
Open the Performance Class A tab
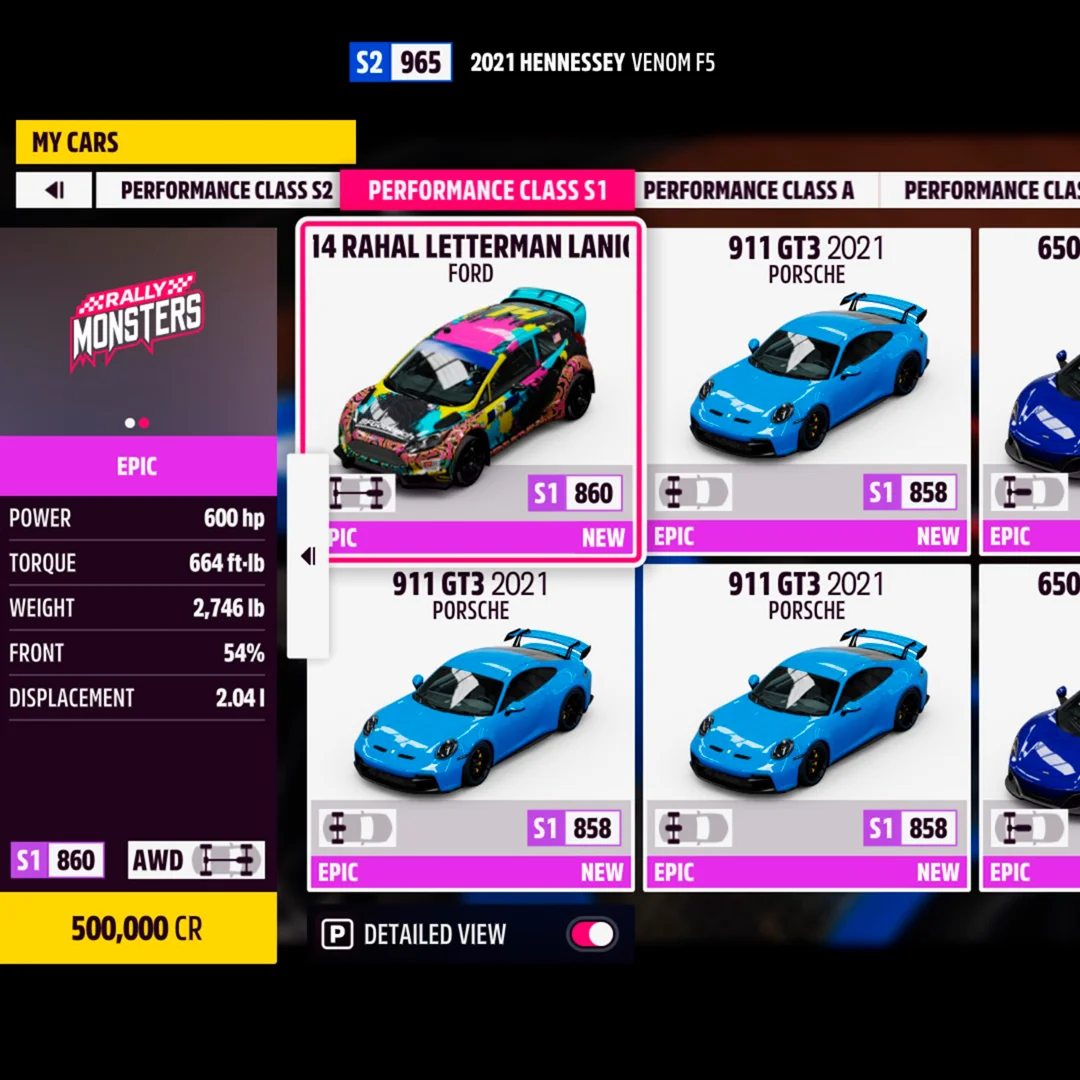pyautogui.click(x=748, y=190)
